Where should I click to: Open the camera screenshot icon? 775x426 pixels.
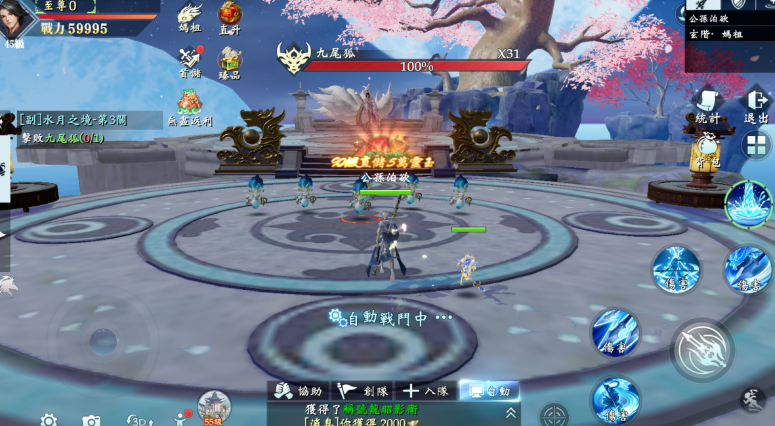(91, 420)
